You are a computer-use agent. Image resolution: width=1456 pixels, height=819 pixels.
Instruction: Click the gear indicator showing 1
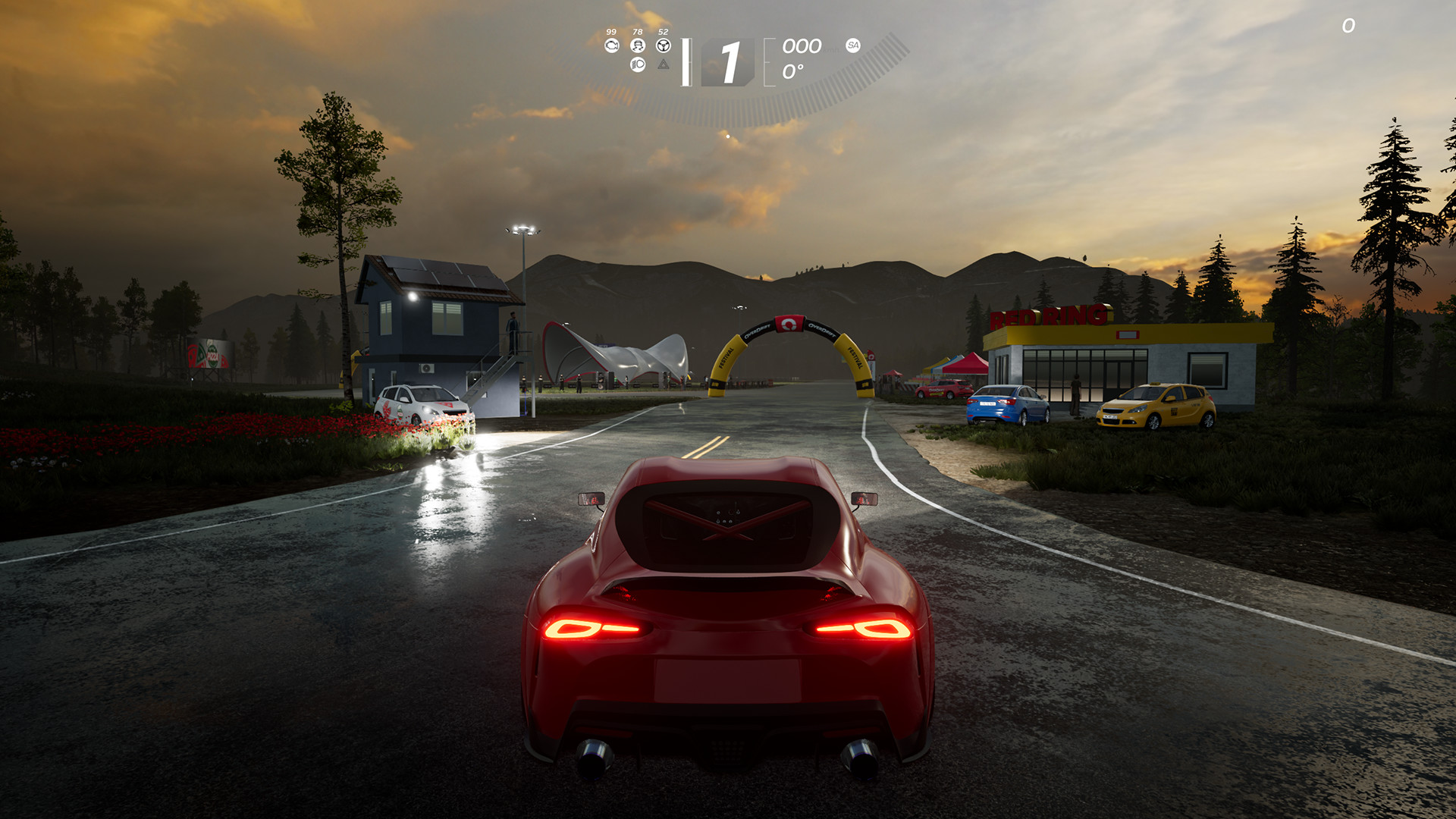[x=731, y=62]
